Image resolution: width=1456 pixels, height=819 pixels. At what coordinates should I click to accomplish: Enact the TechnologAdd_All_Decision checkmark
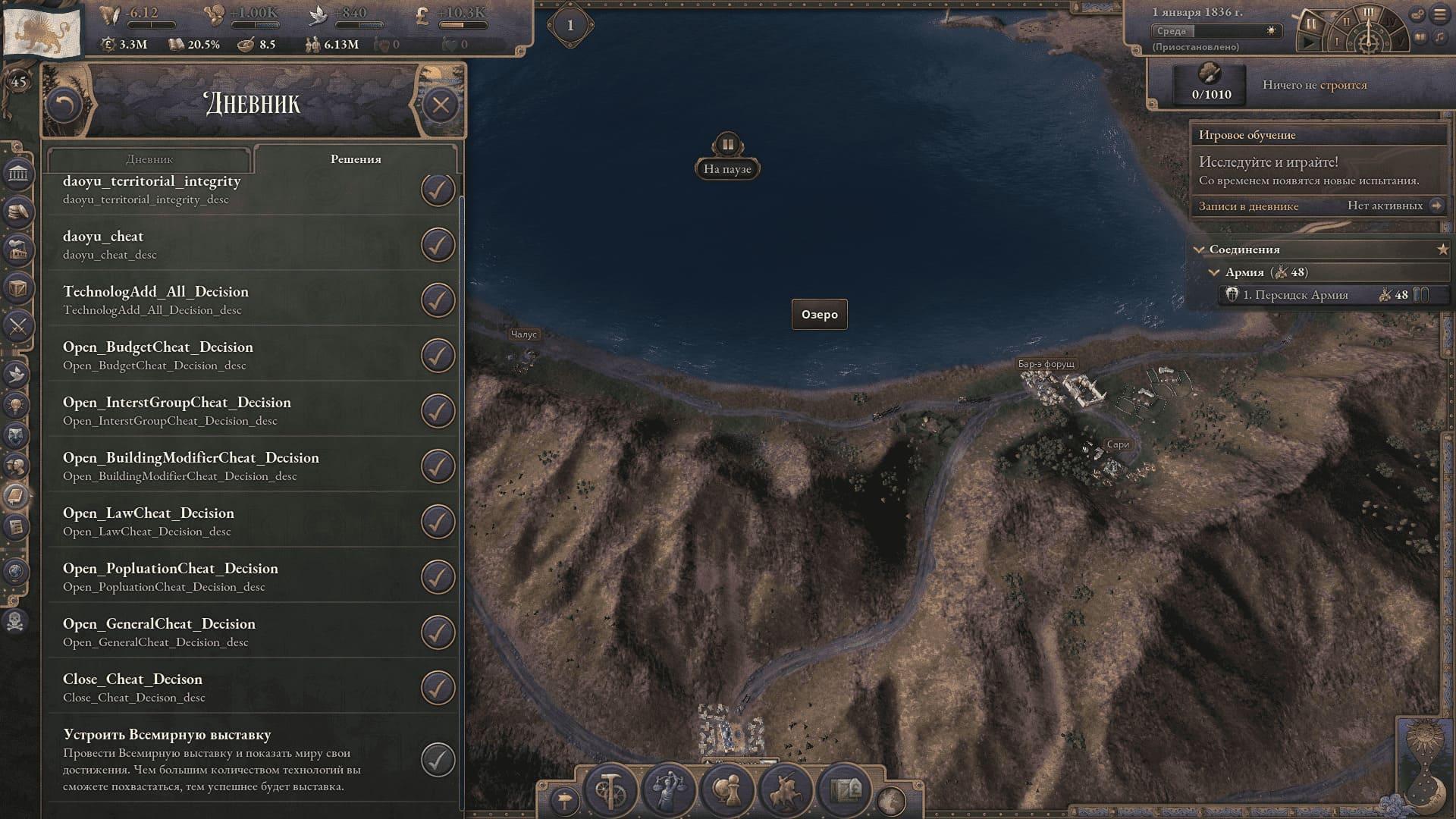[x=438, y=300]
